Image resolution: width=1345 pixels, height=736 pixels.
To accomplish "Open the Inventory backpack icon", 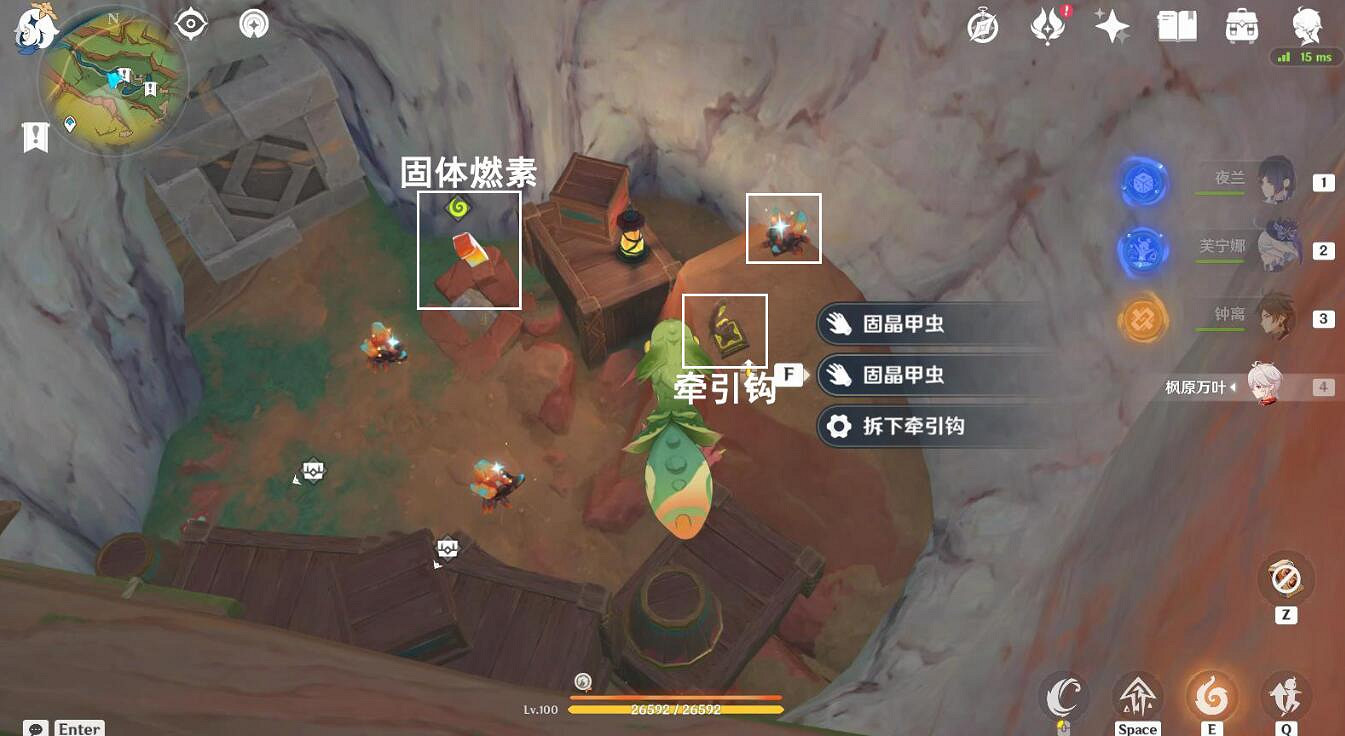I will click(1241, 26).
